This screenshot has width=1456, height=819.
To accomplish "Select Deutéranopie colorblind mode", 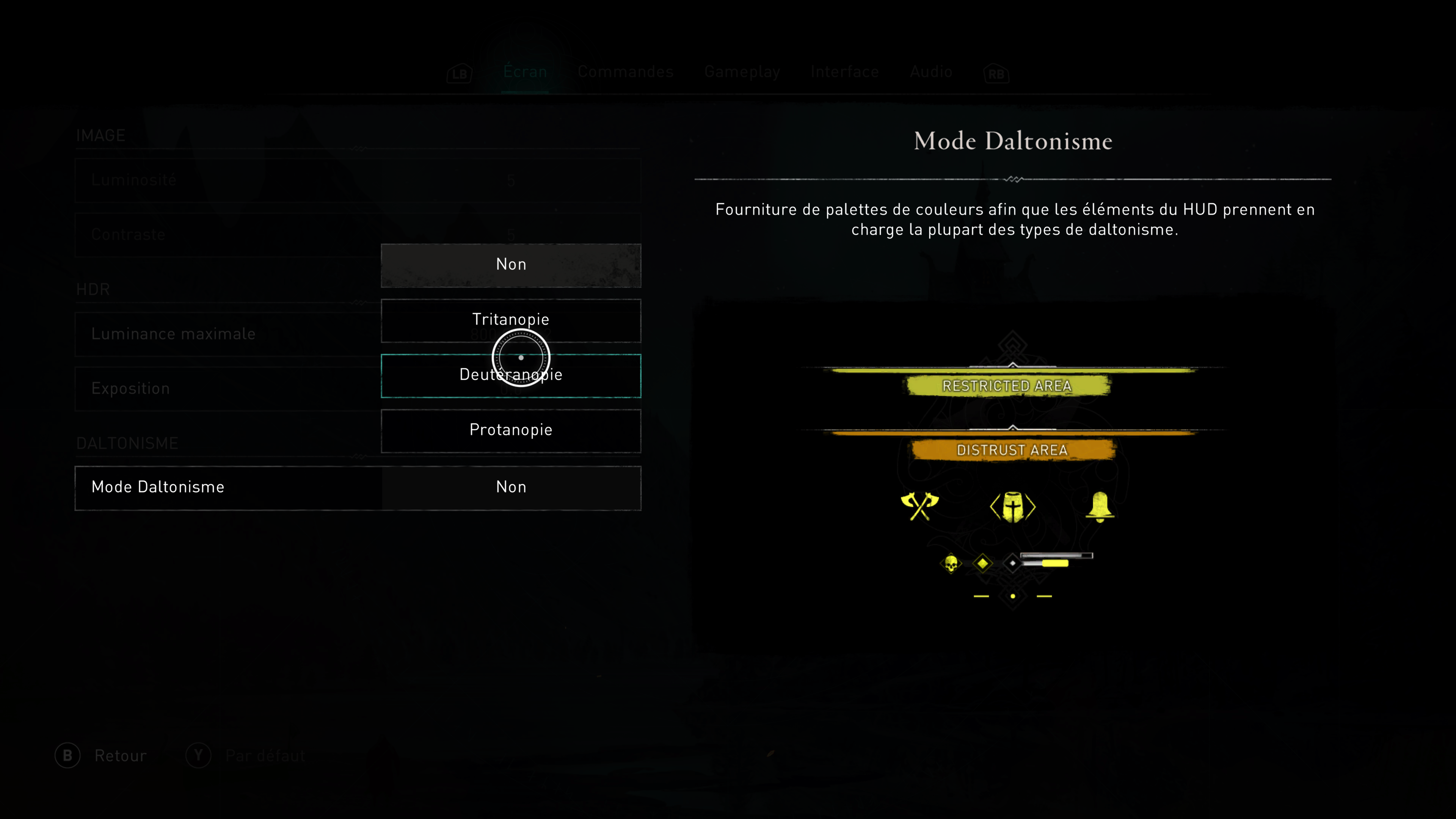I will coord(510,375).
